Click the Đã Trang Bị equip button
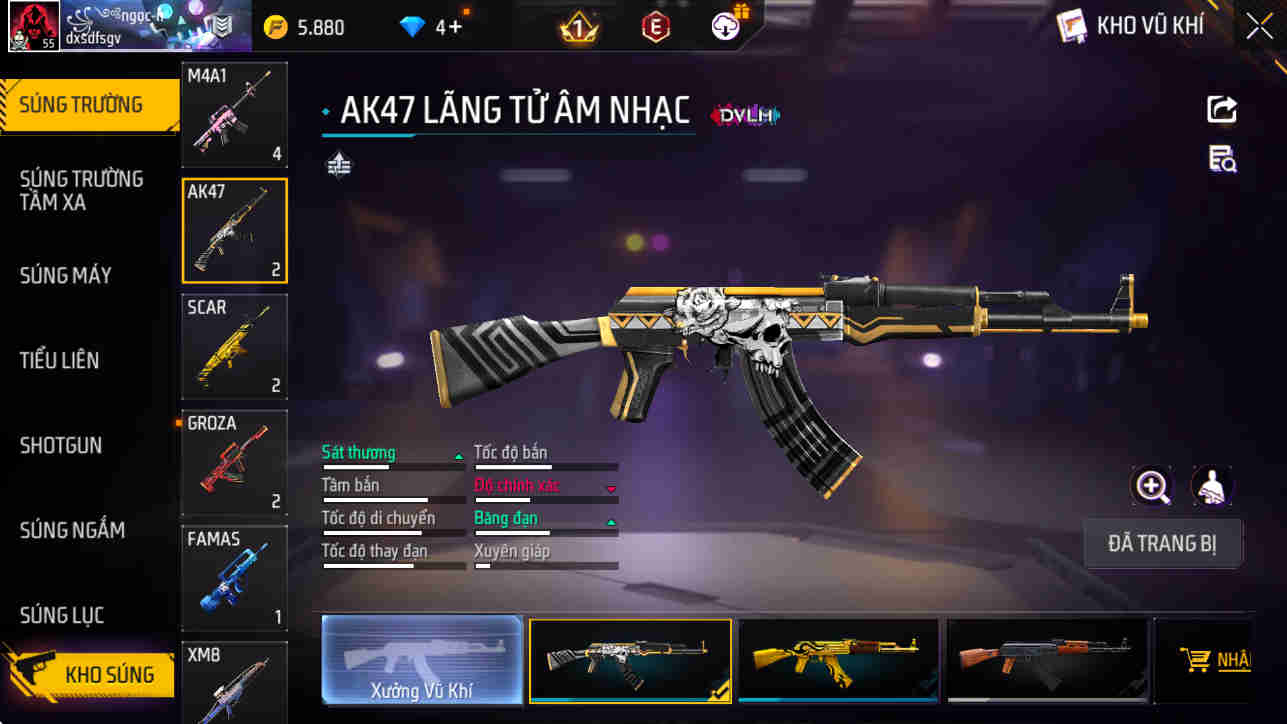The image size is (1287, 724). pos(1163,544)
